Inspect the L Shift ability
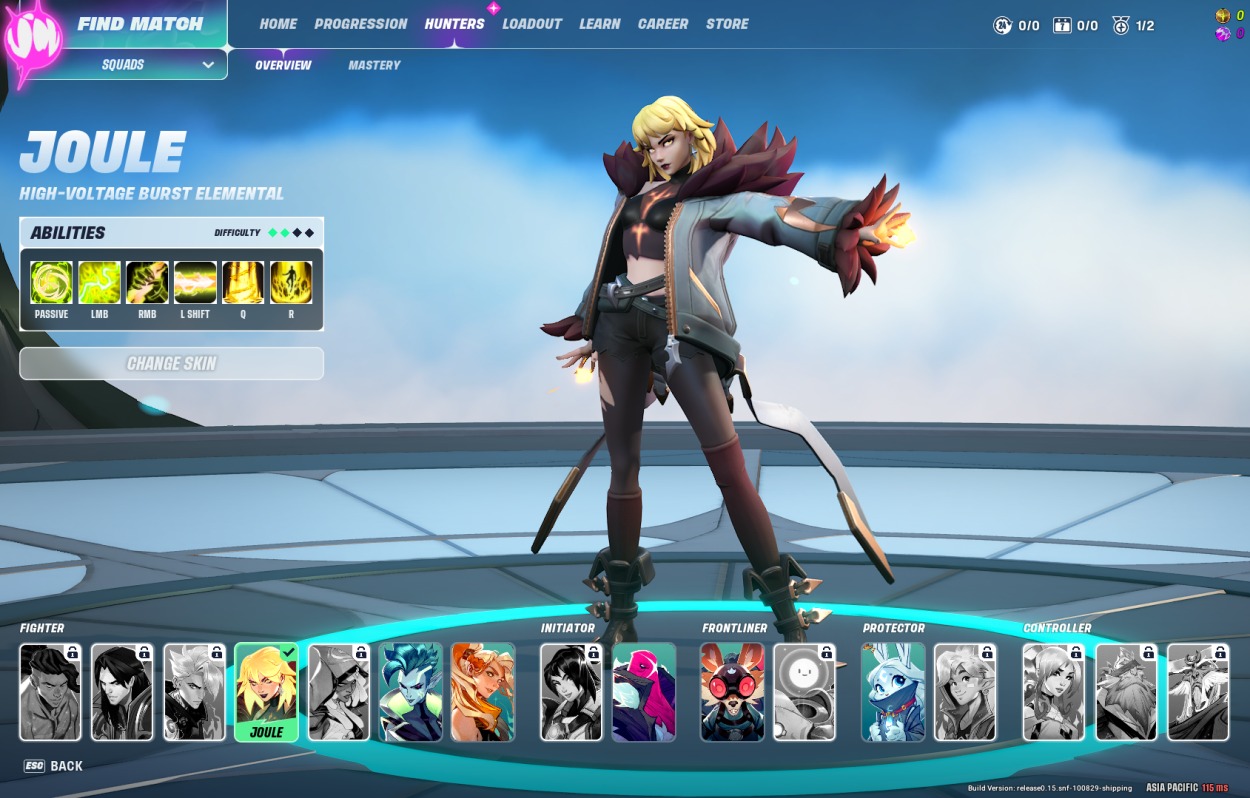This screenshot has height=798, width=1250. 195,283
